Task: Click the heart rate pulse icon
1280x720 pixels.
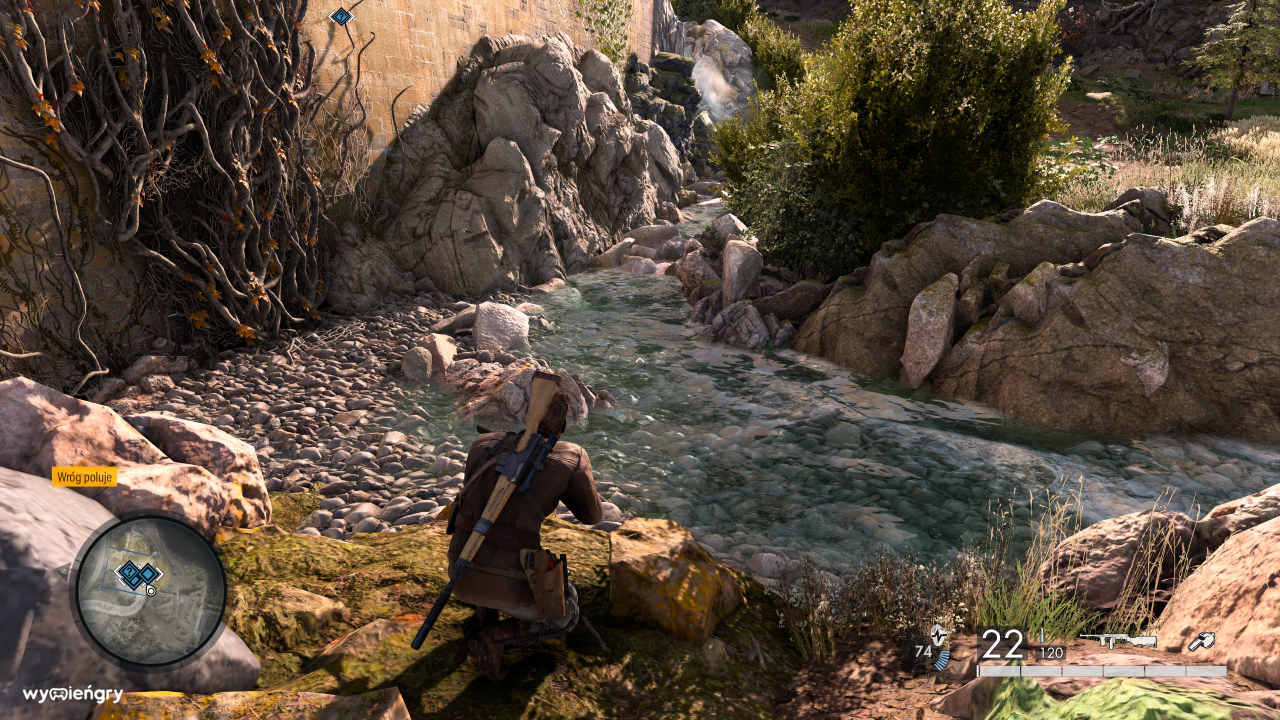Action: [938, 635]
